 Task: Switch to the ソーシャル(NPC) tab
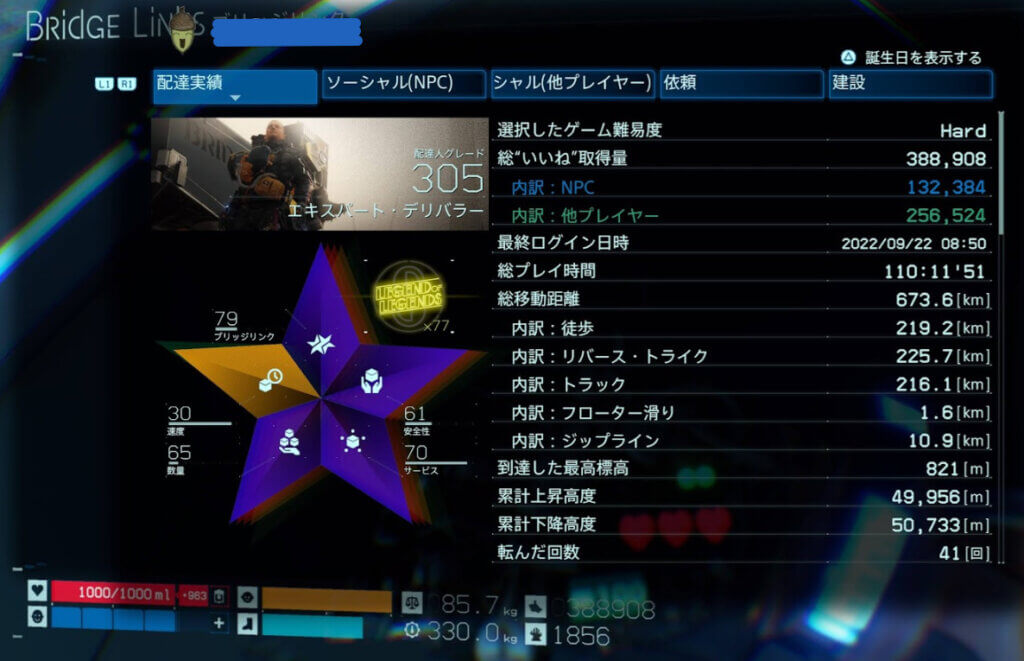tap(403, 84)
